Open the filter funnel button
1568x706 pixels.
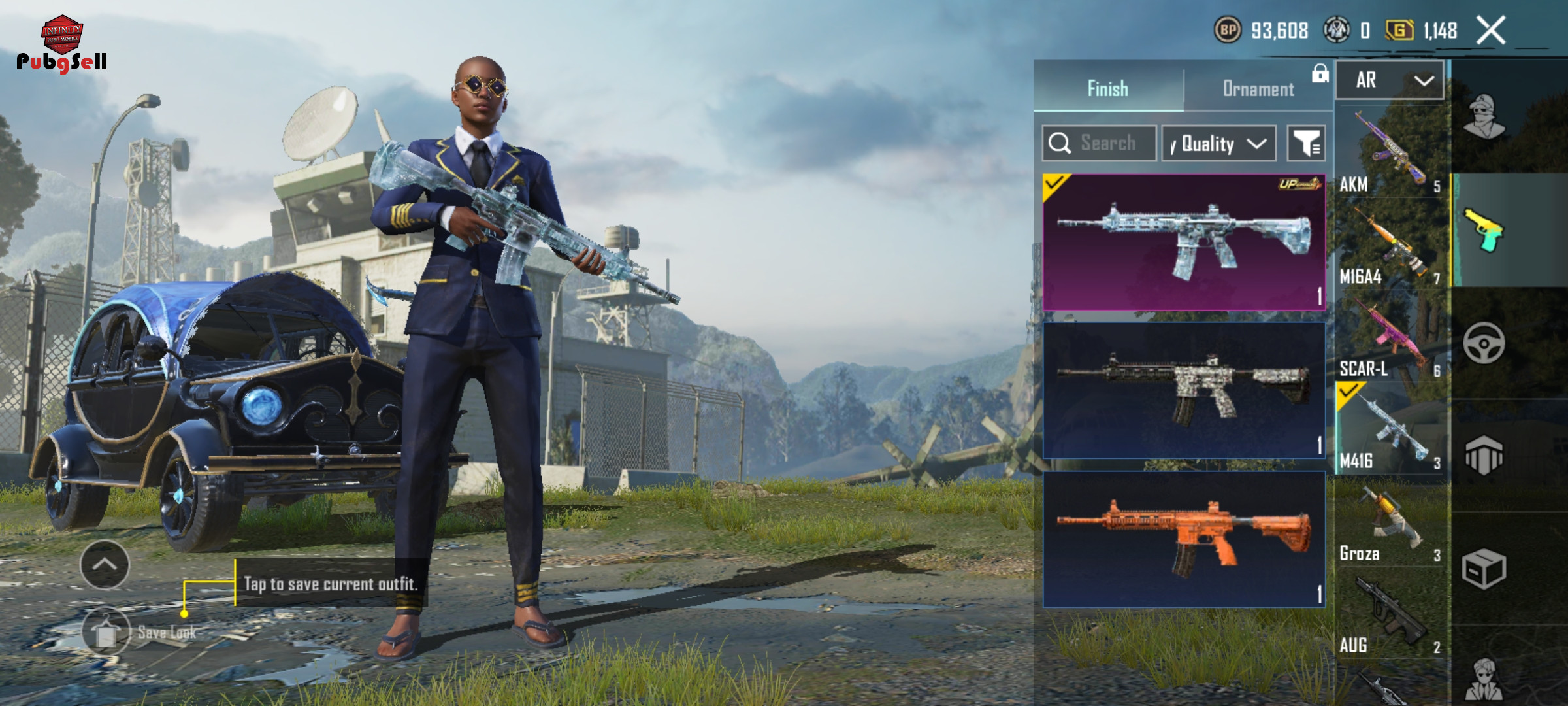point(1305,143)
